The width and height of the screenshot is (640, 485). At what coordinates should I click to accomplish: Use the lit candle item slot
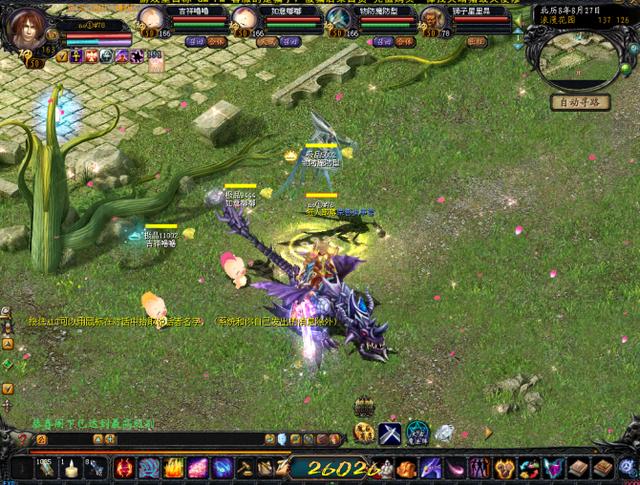[x=71, y=468]
